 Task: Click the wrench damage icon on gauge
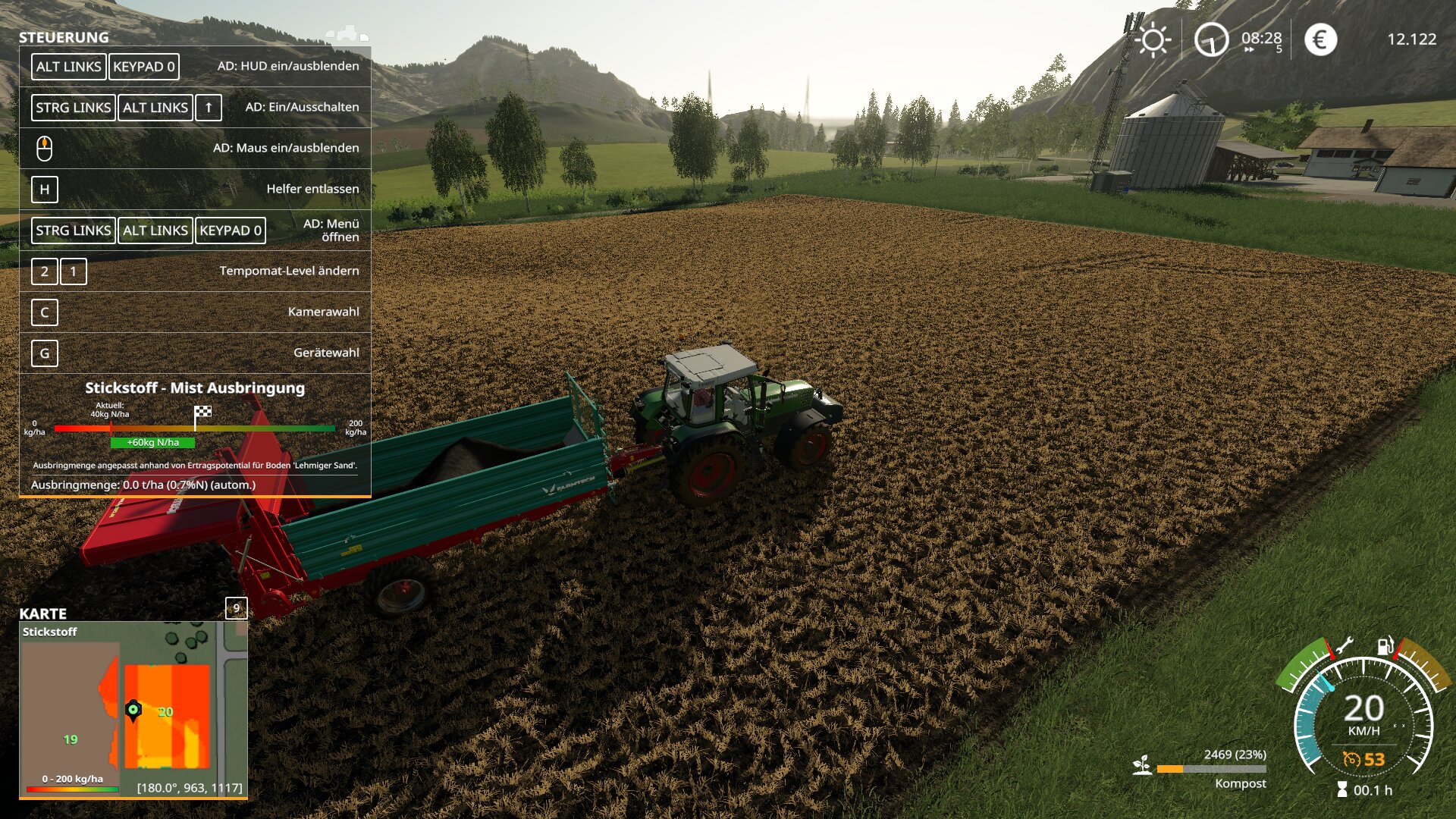coord(1343,646)
